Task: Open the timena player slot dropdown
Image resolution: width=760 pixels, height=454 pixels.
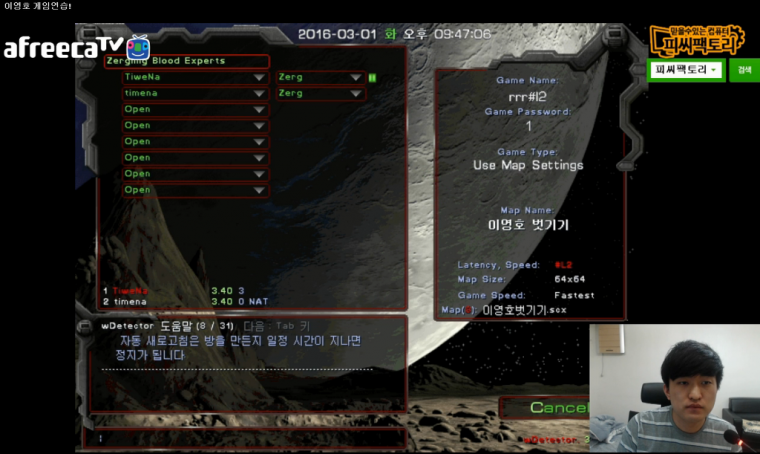Action: coord(260,93)
